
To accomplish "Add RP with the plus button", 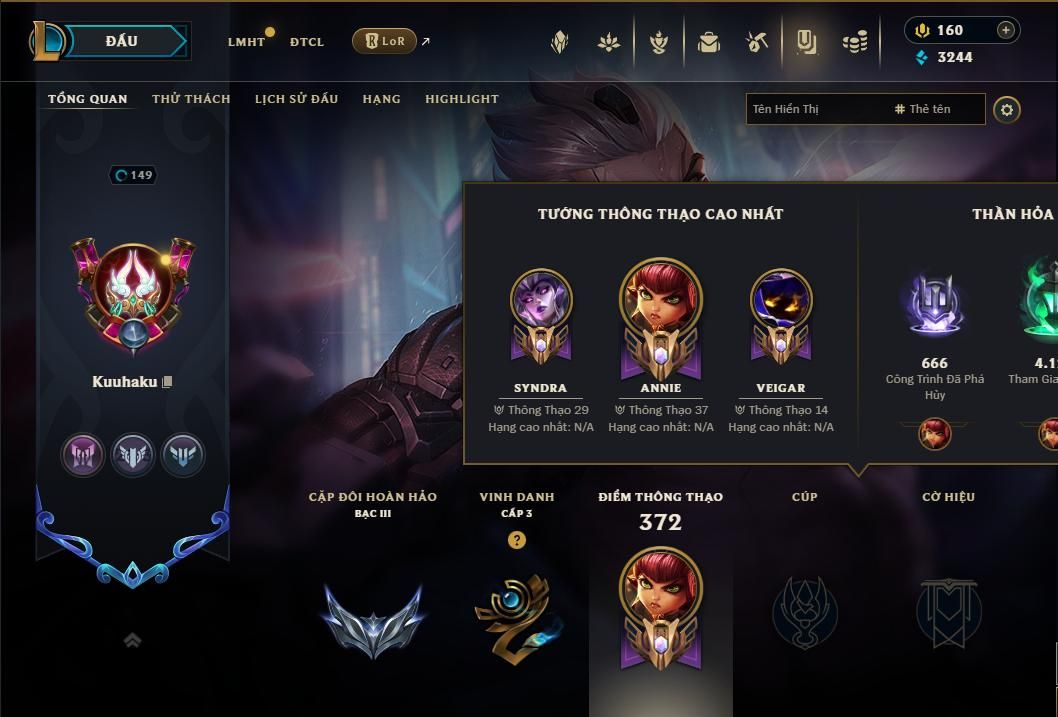I will pyautogui.click(x=1006, y=30).
